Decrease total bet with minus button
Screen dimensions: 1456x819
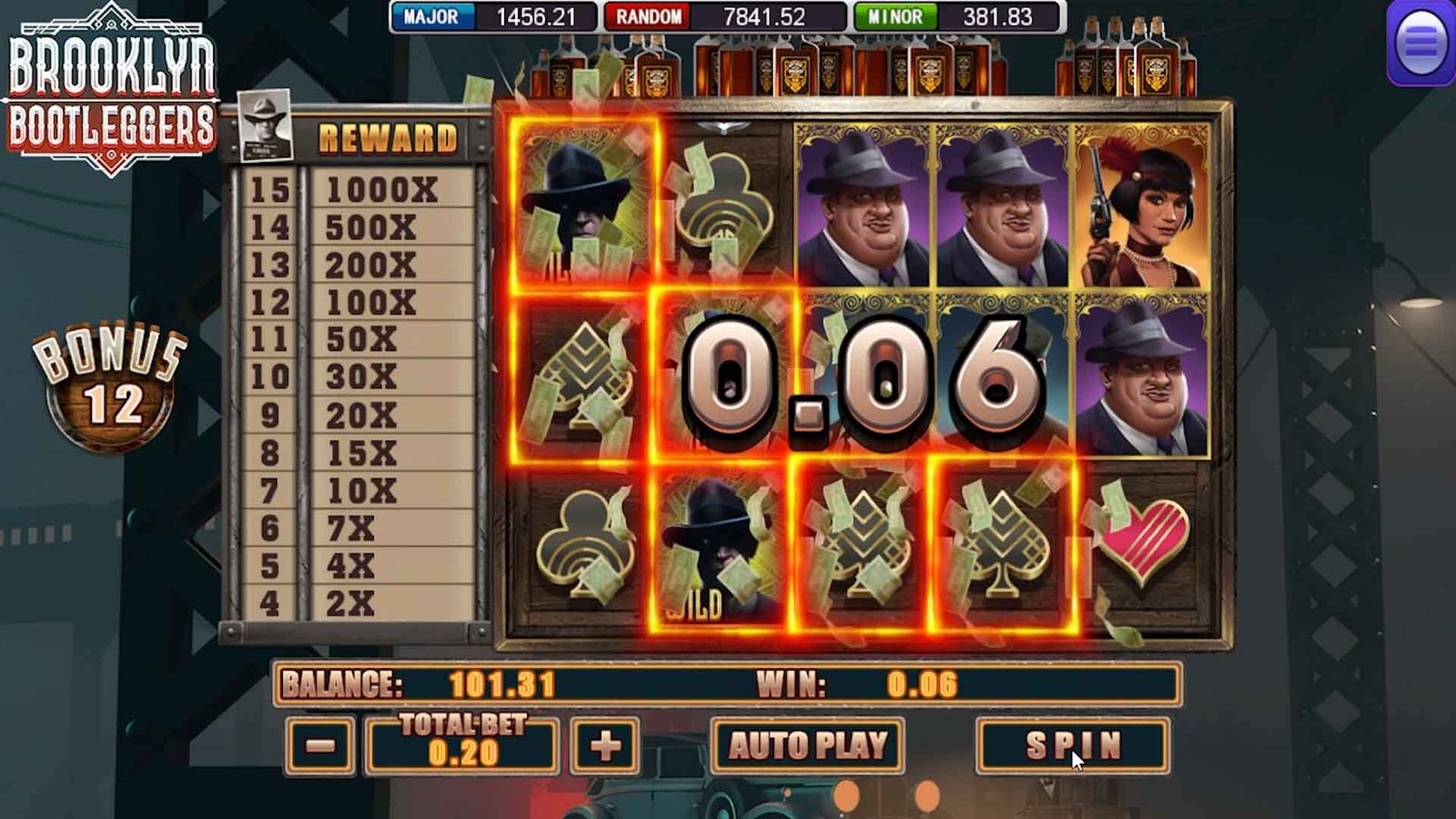pyautogui.click(x=320, y=746)
